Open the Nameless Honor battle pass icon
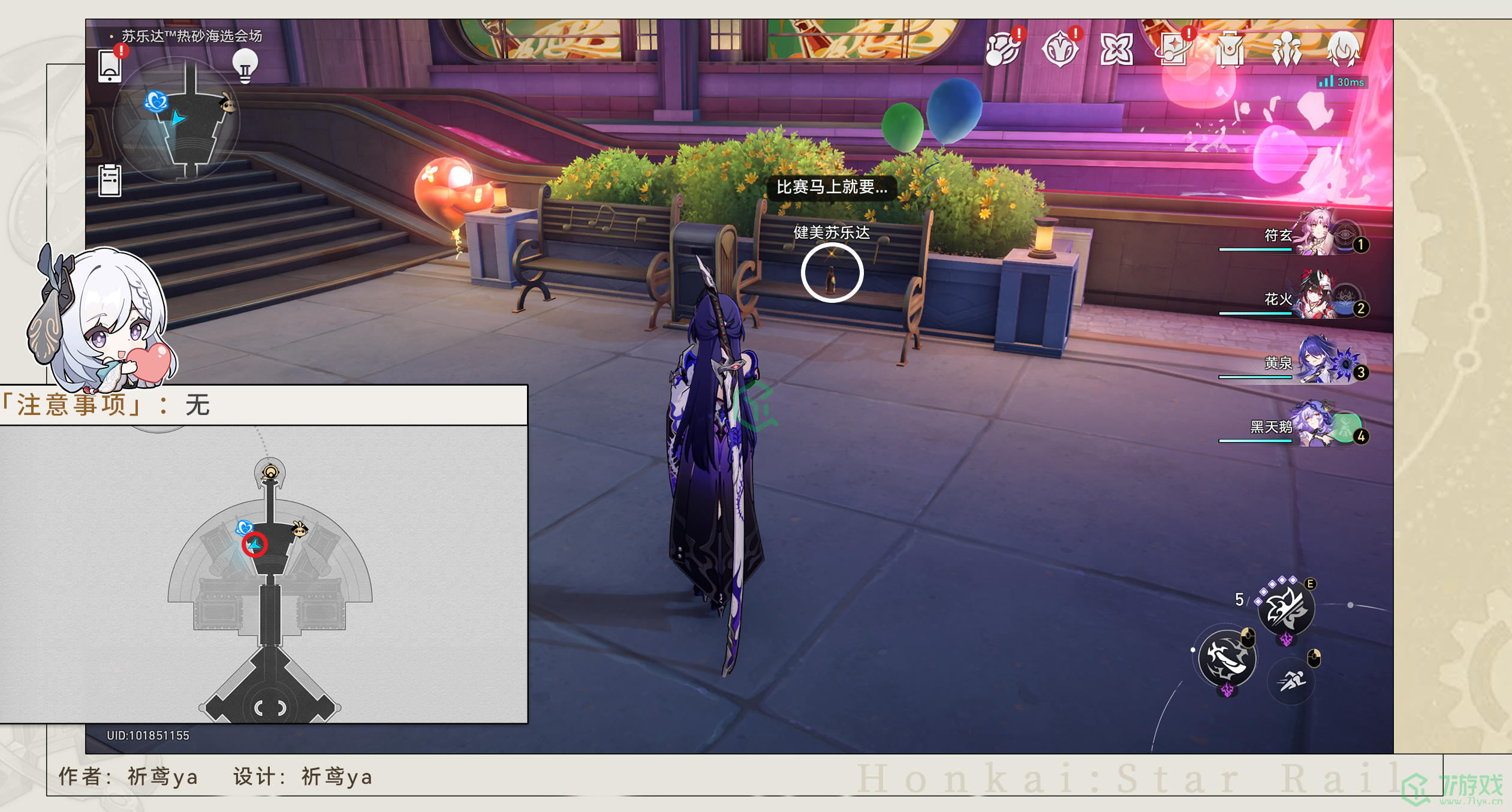 (x=1059, y=49)
